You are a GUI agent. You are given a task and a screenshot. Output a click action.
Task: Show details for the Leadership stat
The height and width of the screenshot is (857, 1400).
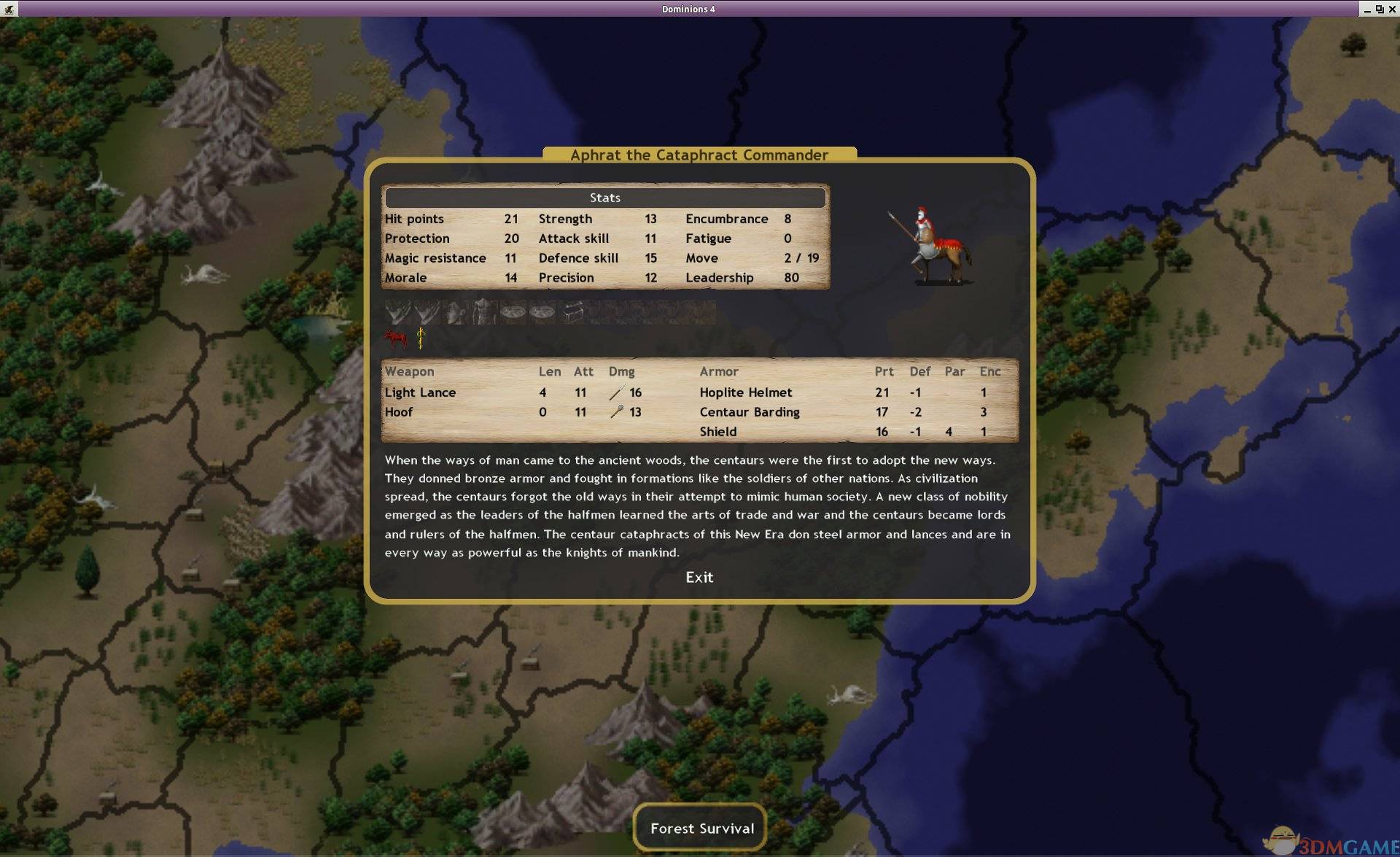point(719,278)
